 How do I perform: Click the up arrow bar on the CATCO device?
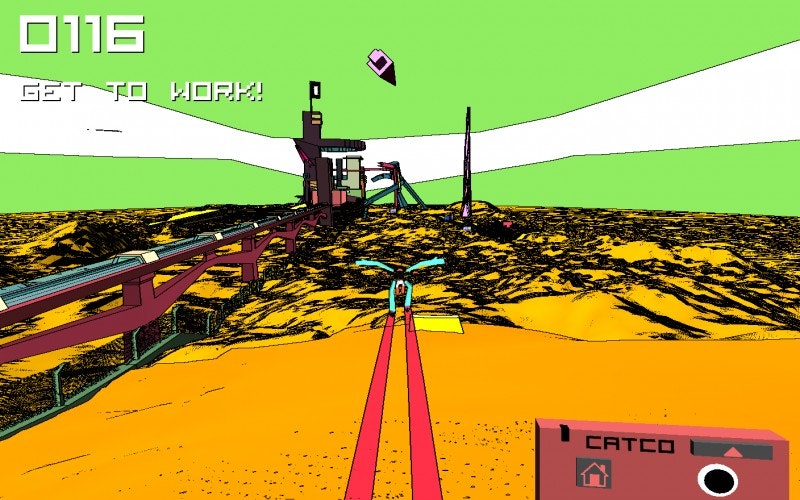coord(732,450)
